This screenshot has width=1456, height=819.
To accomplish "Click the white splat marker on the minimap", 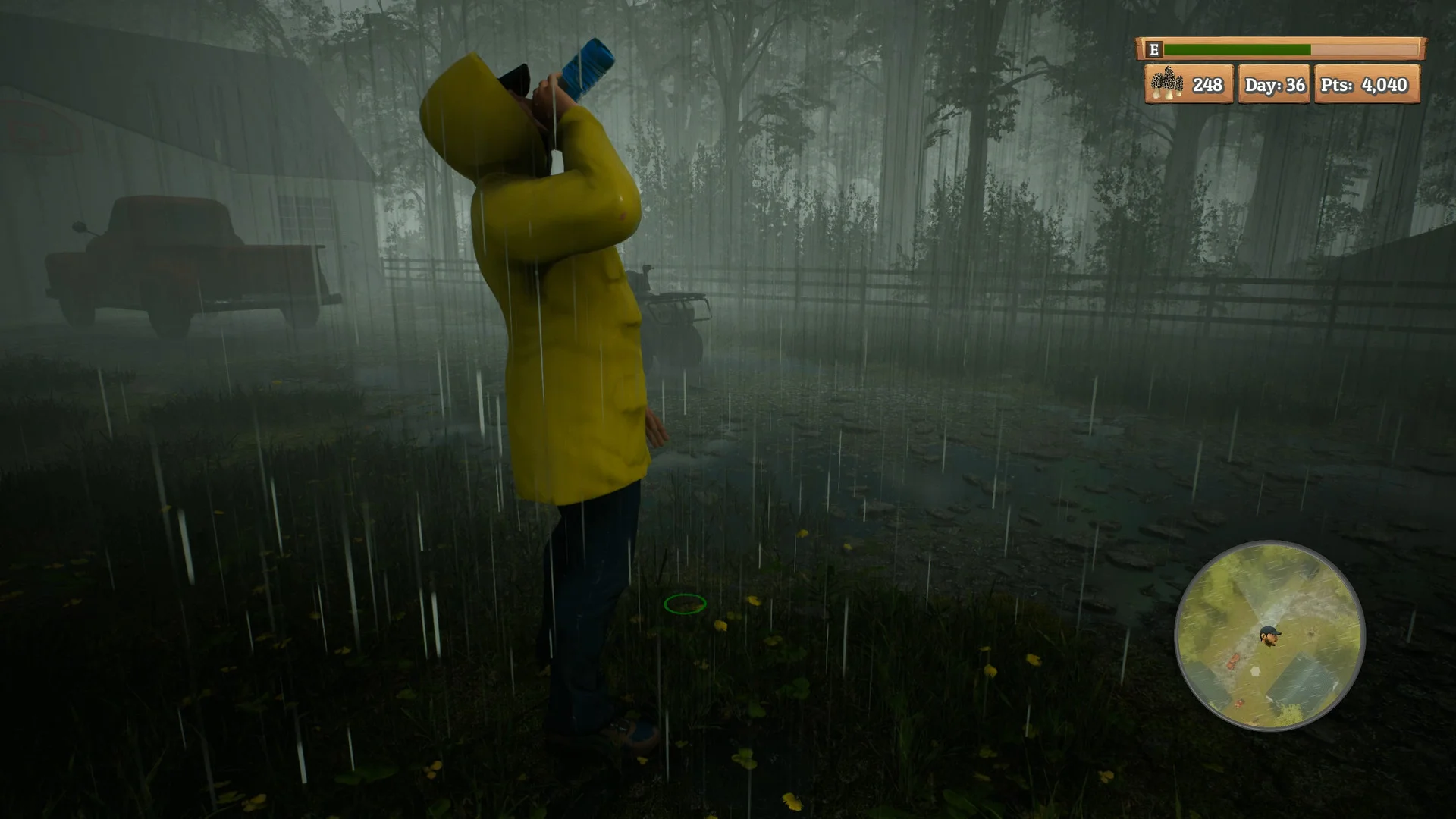I will tap(1256, 671).
